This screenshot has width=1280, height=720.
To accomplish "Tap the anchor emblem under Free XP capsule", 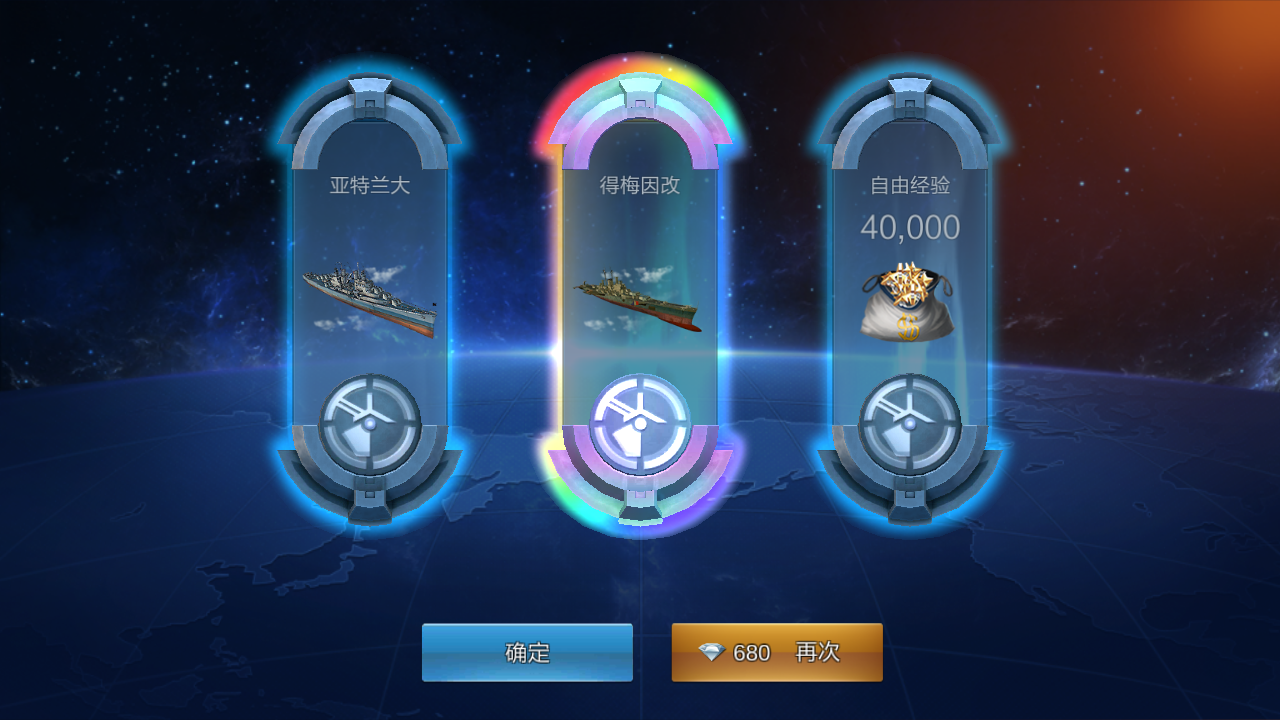I will pyautogui.click(x=911, y=424).
